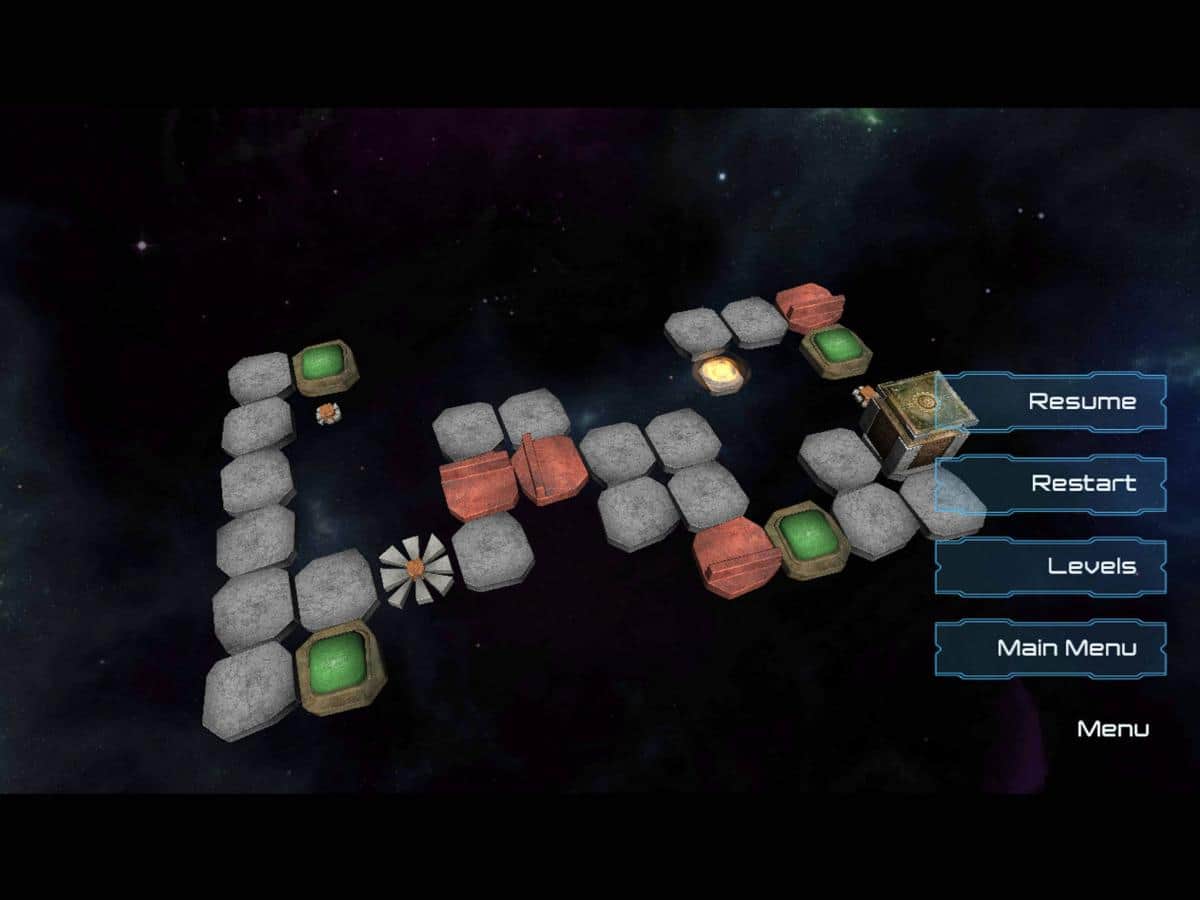Return to the Main Menu

[x=1052, y=649]
